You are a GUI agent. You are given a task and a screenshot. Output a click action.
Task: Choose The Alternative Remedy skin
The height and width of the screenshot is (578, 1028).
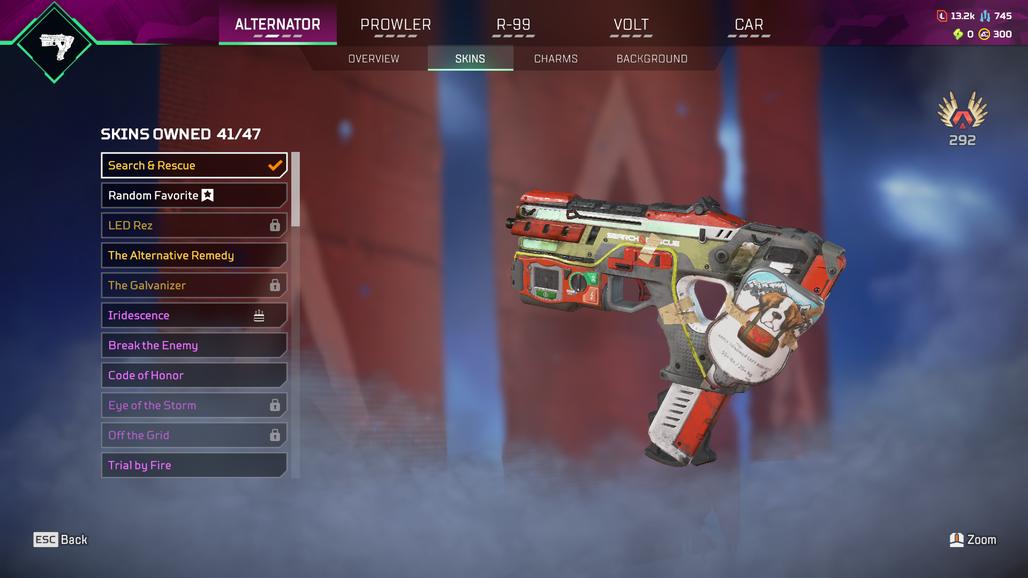pos(194,255)
